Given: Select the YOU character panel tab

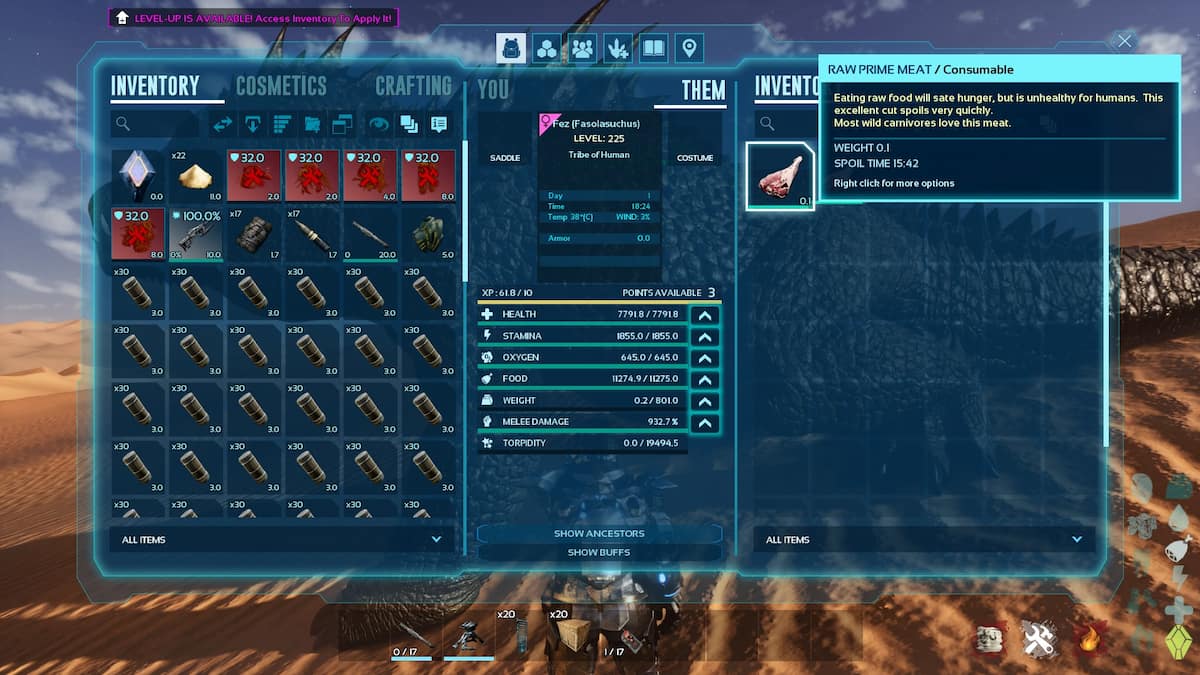Looking at the screenshot, I should click(493, 89).
